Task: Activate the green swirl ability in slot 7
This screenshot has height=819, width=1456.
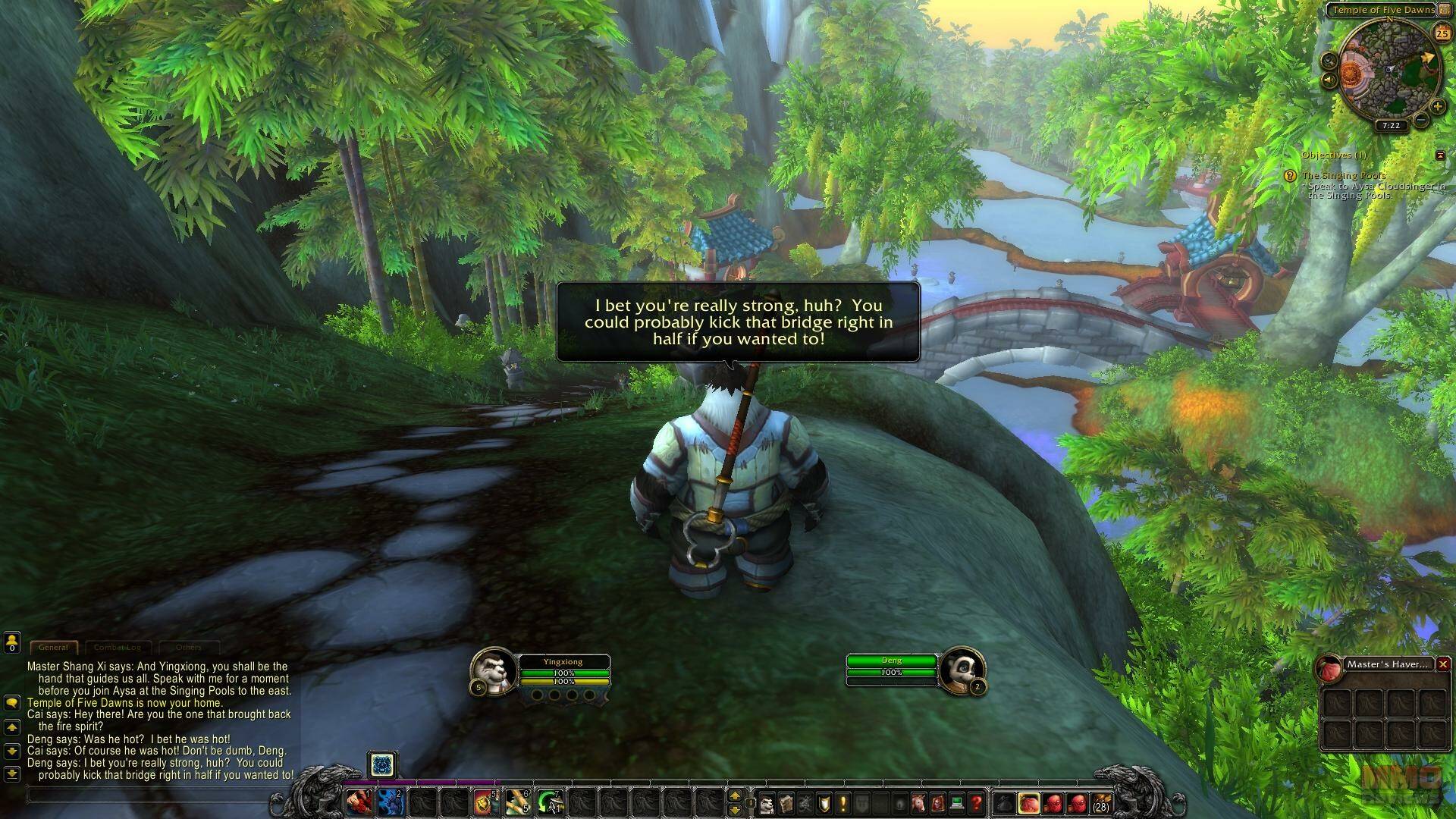Action: (549, 802)
